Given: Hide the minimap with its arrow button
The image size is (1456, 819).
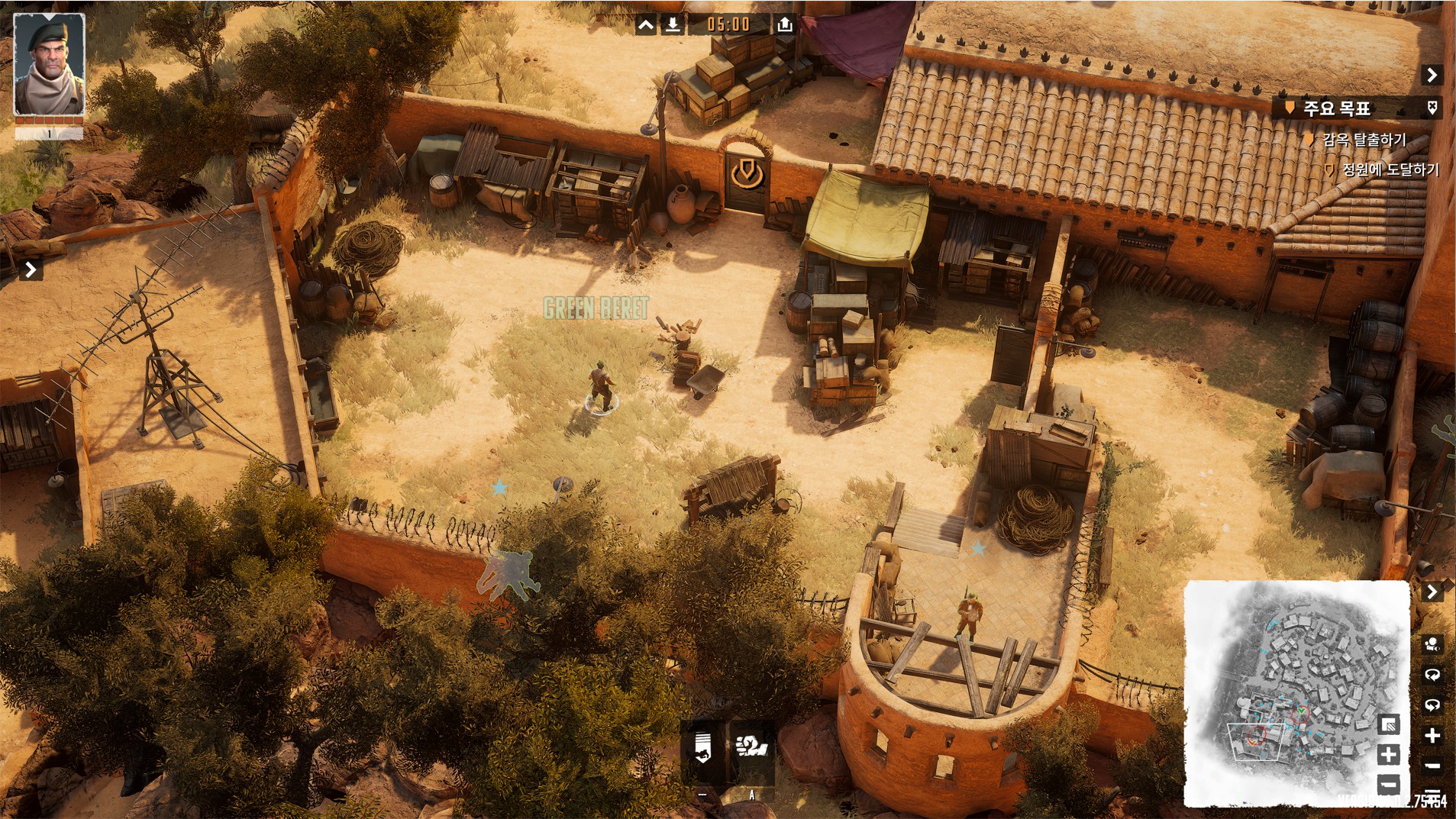Looking at the screenshot, I should (1432, 592).
